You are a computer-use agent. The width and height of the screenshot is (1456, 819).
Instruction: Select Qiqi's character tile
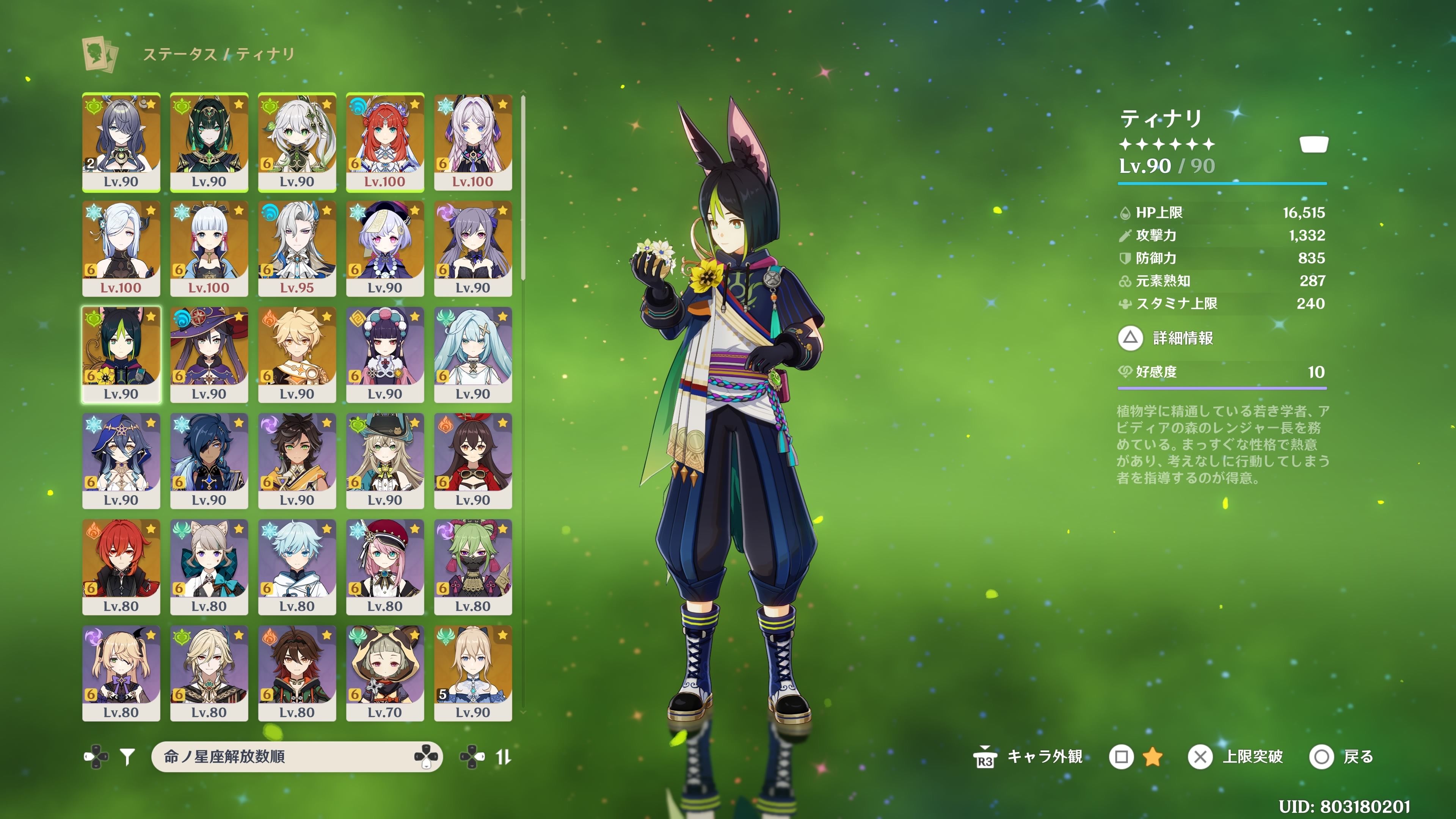385,248
